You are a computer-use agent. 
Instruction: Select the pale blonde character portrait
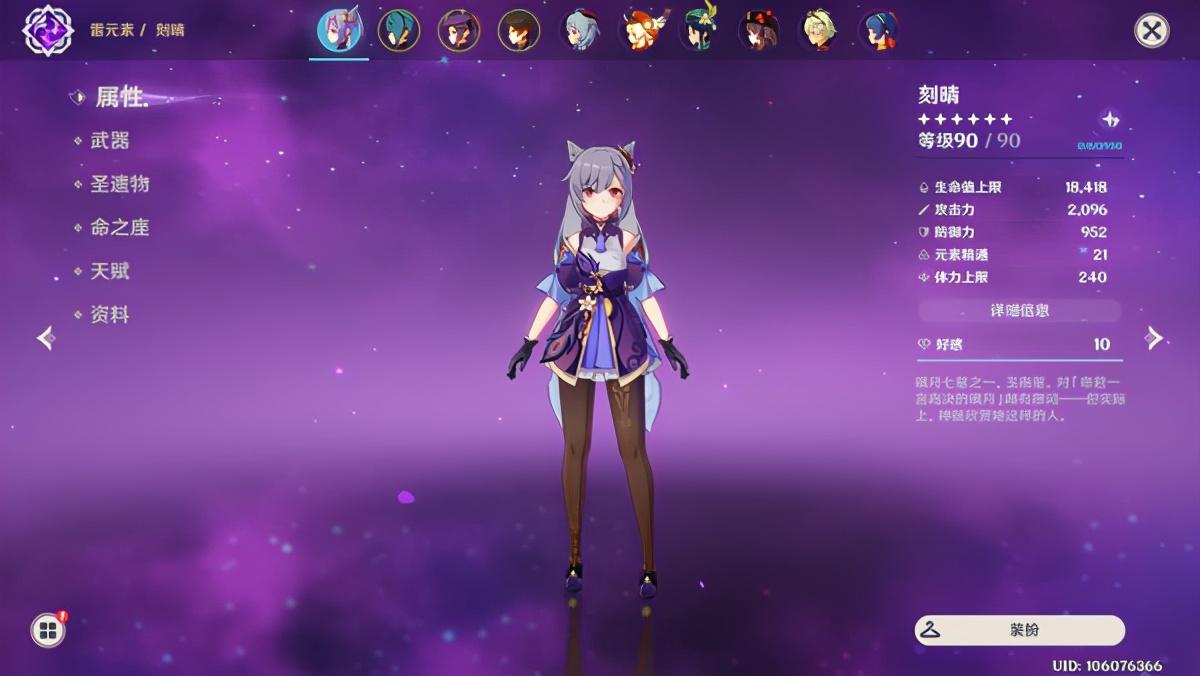point(819,31)
